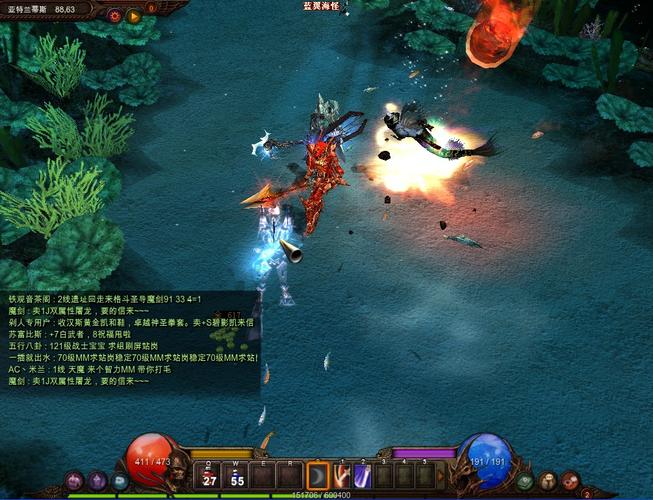Click the orange play arrow button
The image size is (653, 500).
click(134, 16)
